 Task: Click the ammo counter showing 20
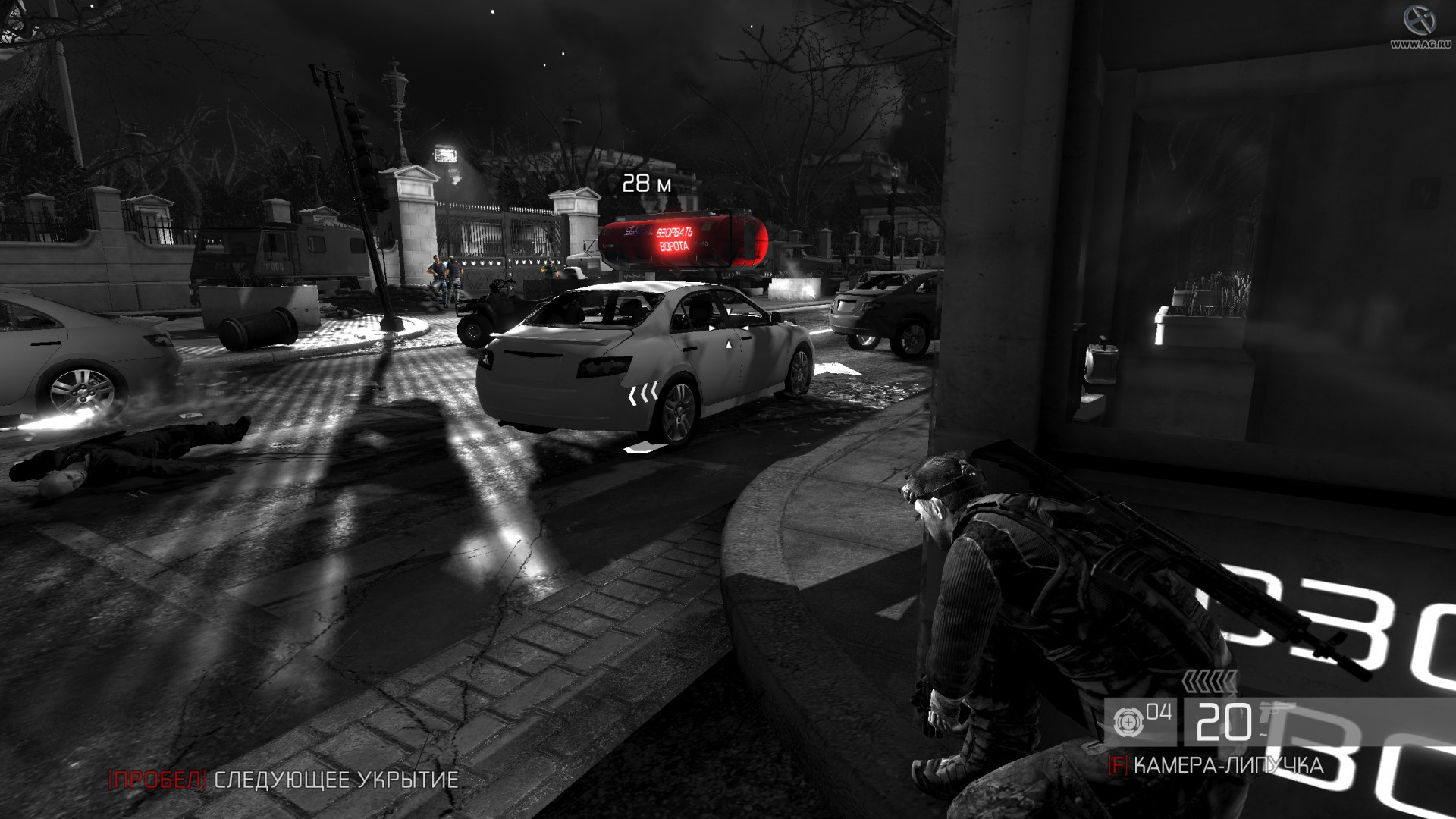[1226, 721]
